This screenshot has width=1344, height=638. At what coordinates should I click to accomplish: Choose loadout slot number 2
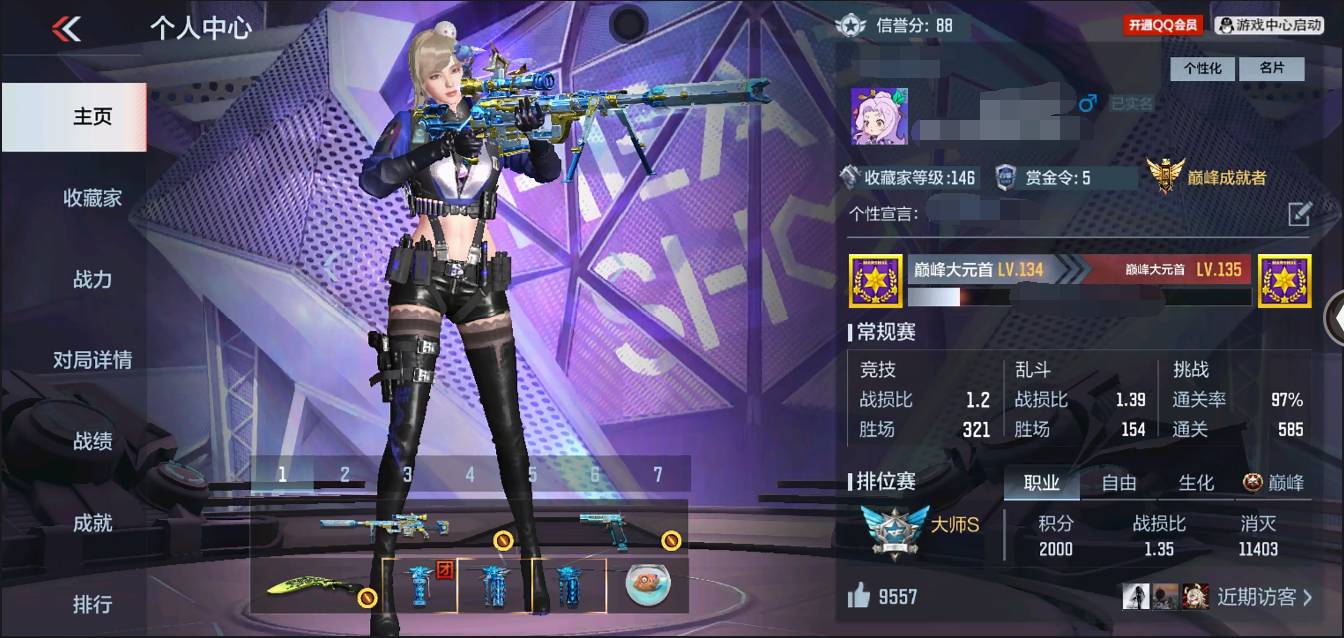coord(345,475)
